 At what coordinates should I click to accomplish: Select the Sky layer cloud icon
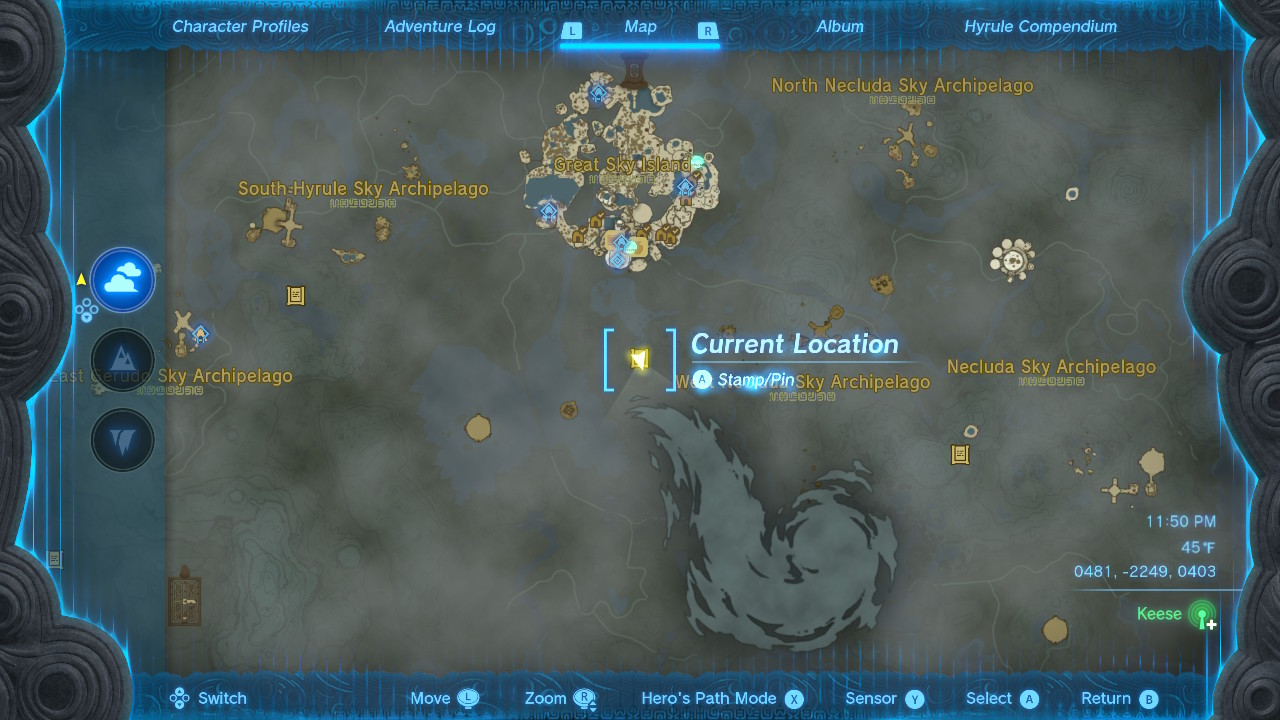point(123,281)
